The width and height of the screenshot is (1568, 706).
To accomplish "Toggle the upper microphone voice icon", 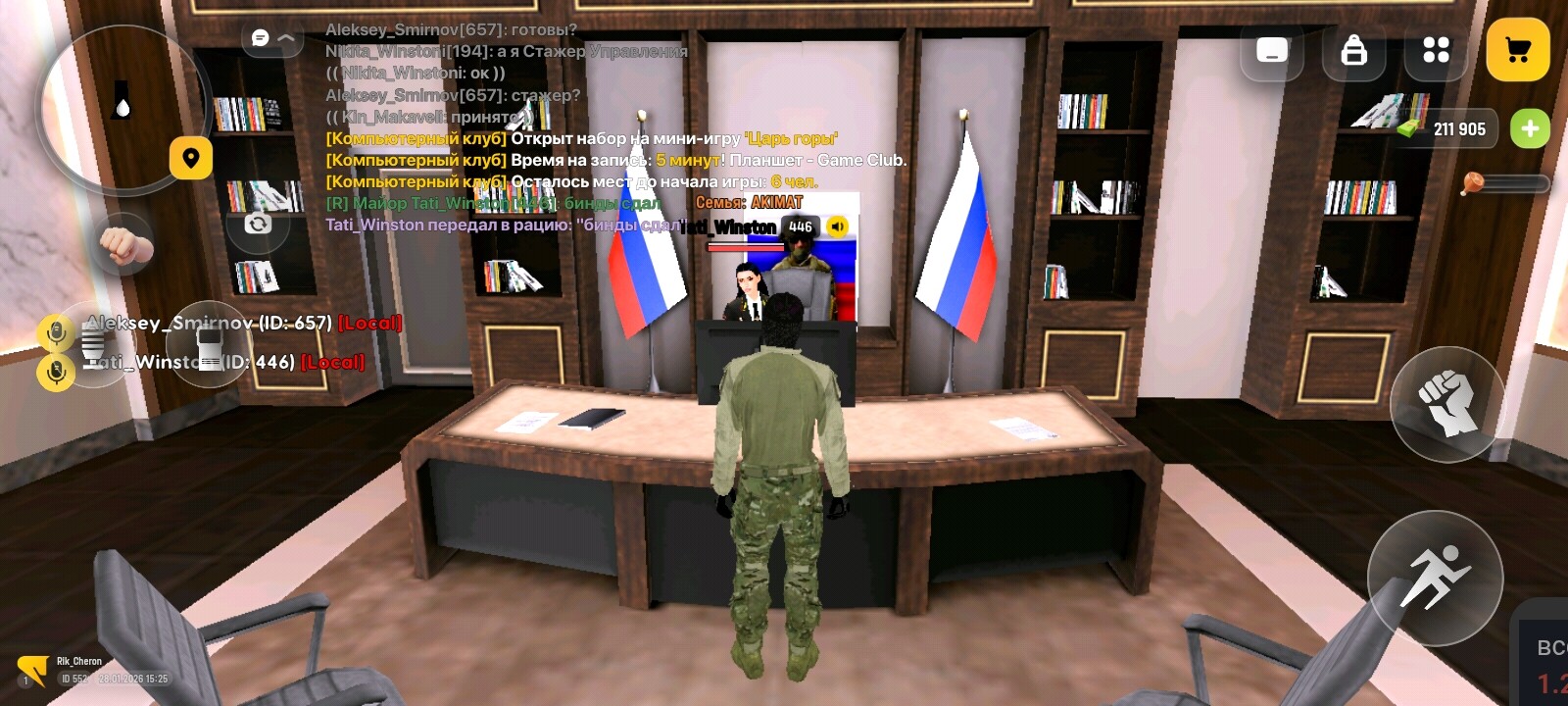I will 56,332.
